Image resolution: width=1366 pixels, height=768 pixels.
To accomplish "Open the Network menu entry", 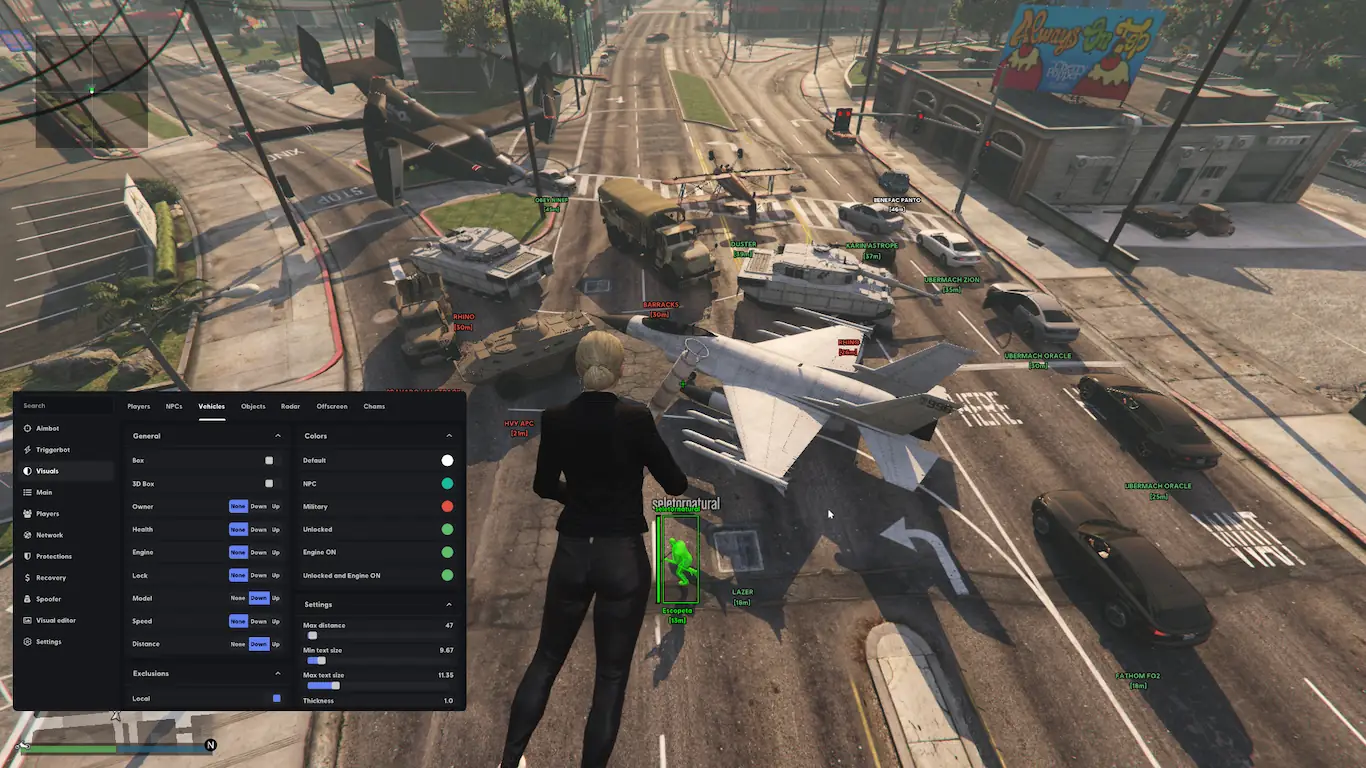I will [49, 535].
